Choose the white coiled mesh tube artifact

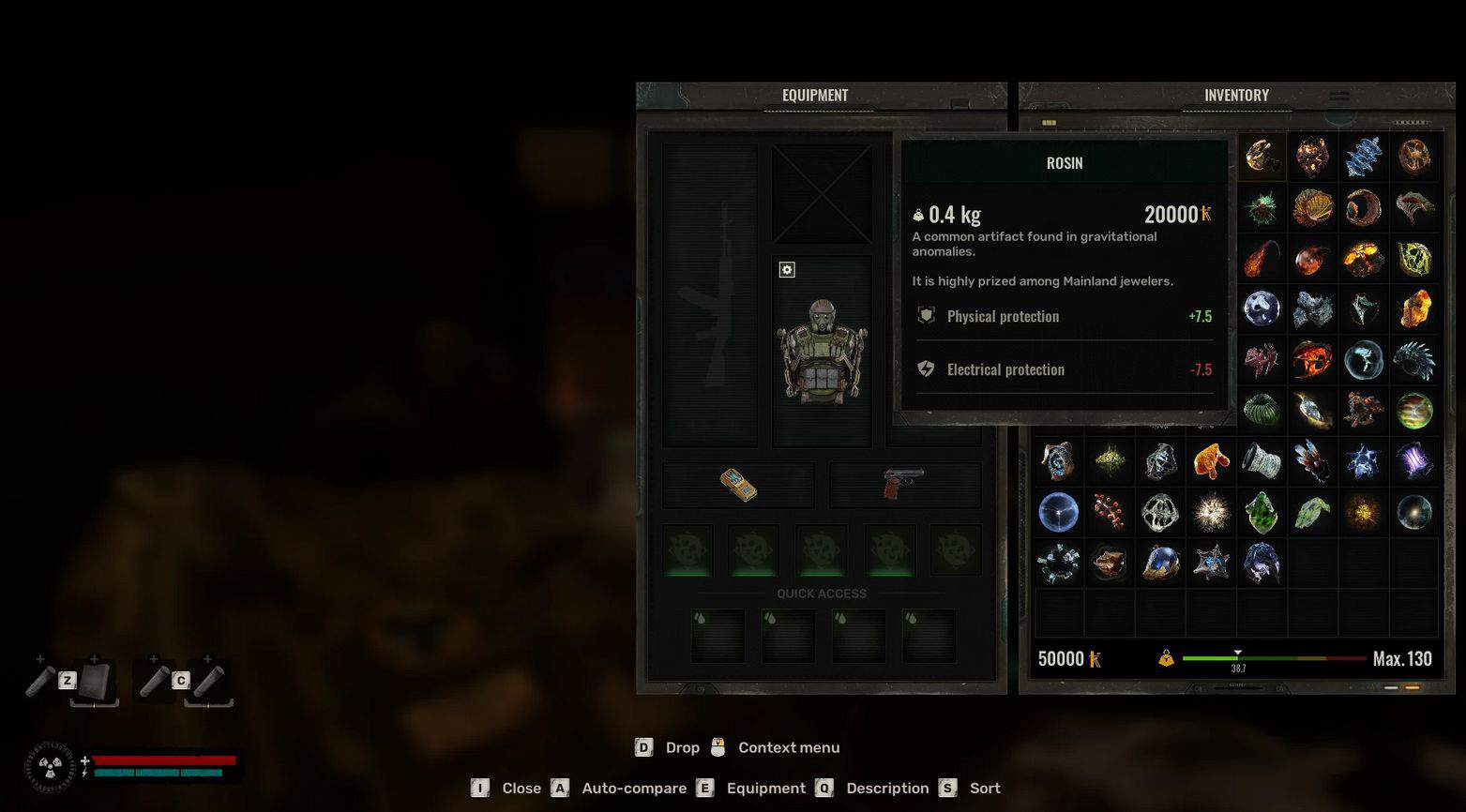click(x=1262, y=461)
